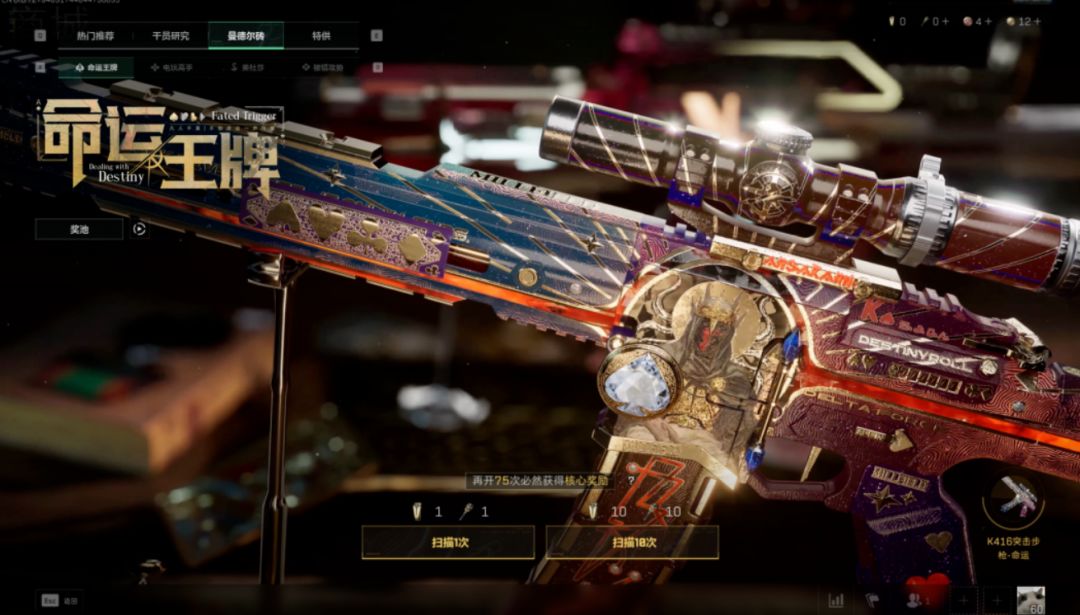Choose the 命运王牌 sub-tab
The height and width of the screenshot is (615, 1080).
point(97,67)
